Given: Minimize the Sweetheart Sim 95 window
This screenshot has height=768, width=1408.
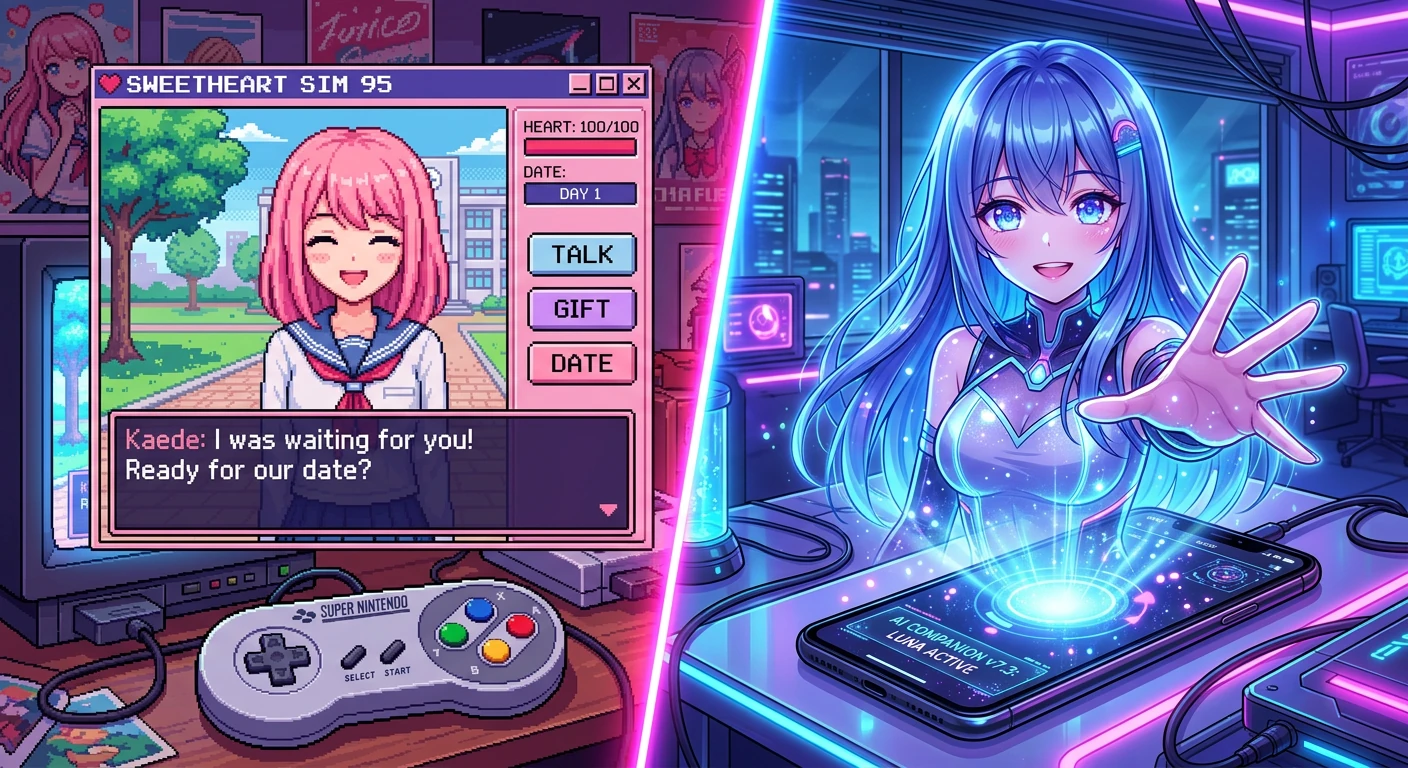Looking at the screenshot, I should [x=579, y=84].
